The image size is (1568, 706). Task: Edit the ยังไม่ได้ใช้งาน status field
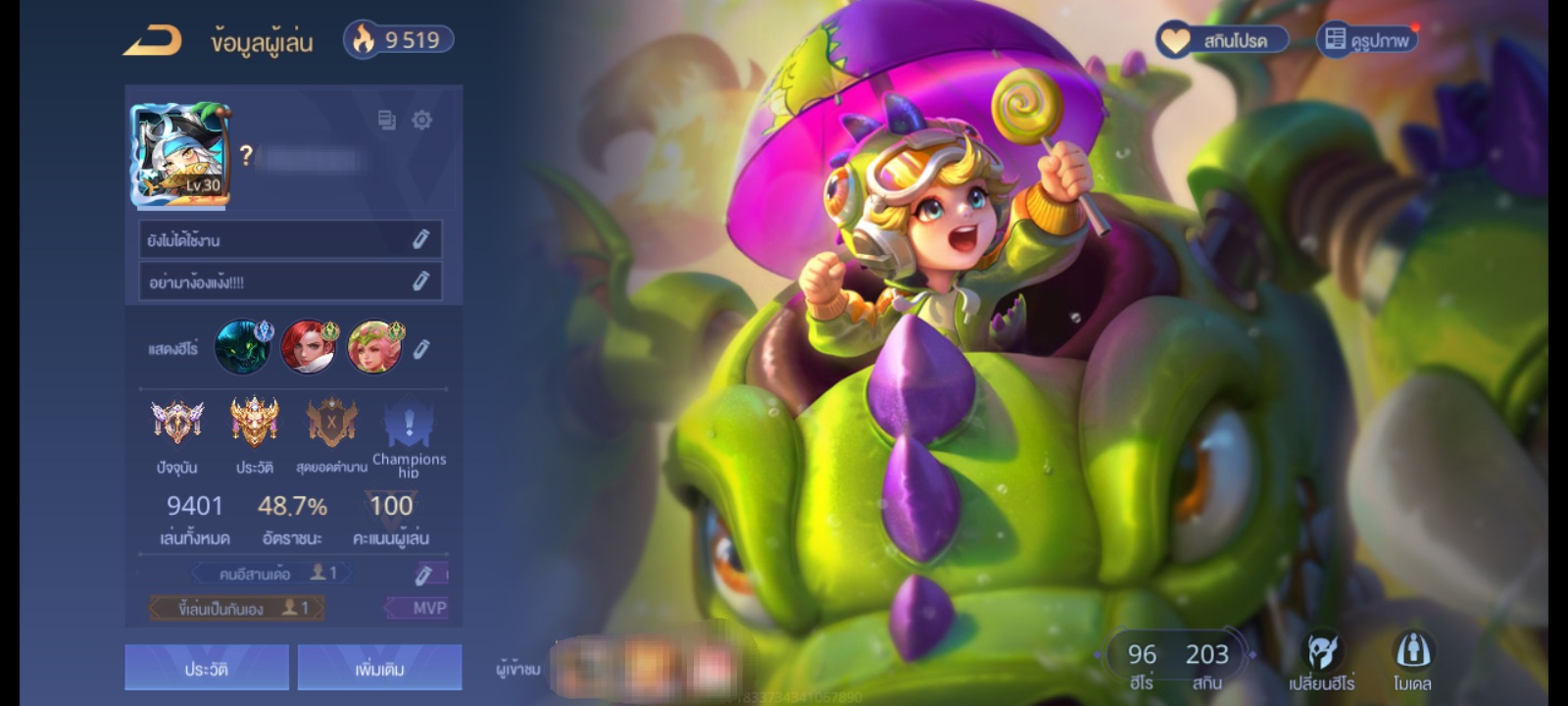click(420, 239)
